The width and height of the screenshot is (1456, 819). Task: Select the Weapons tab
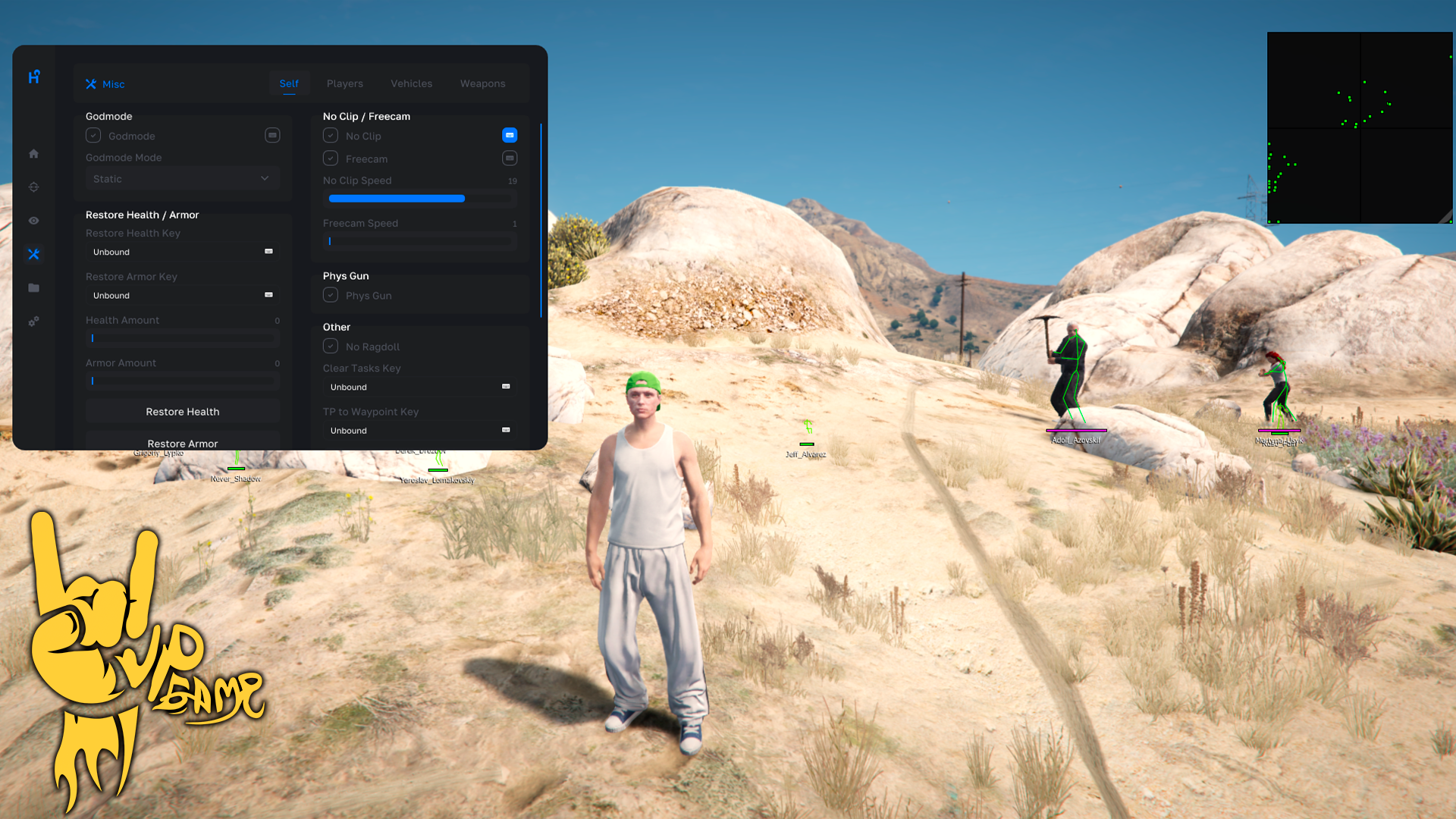click(x=482, y=83)
